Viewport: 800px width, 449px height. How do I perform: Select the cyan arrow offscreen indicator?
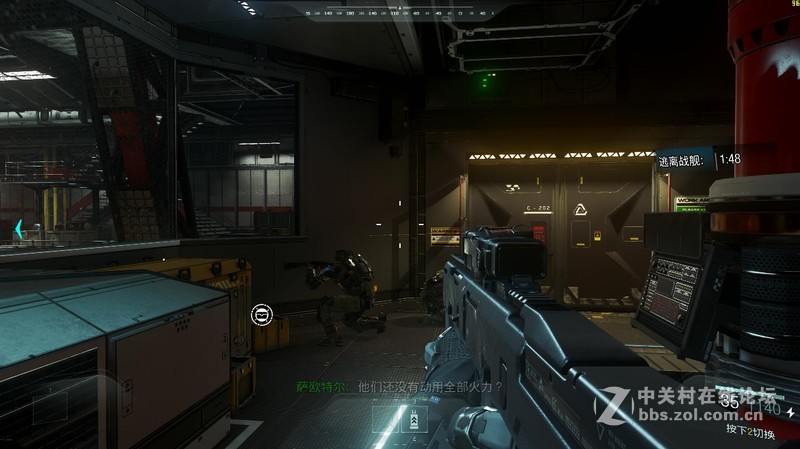(x=18, y=228)
